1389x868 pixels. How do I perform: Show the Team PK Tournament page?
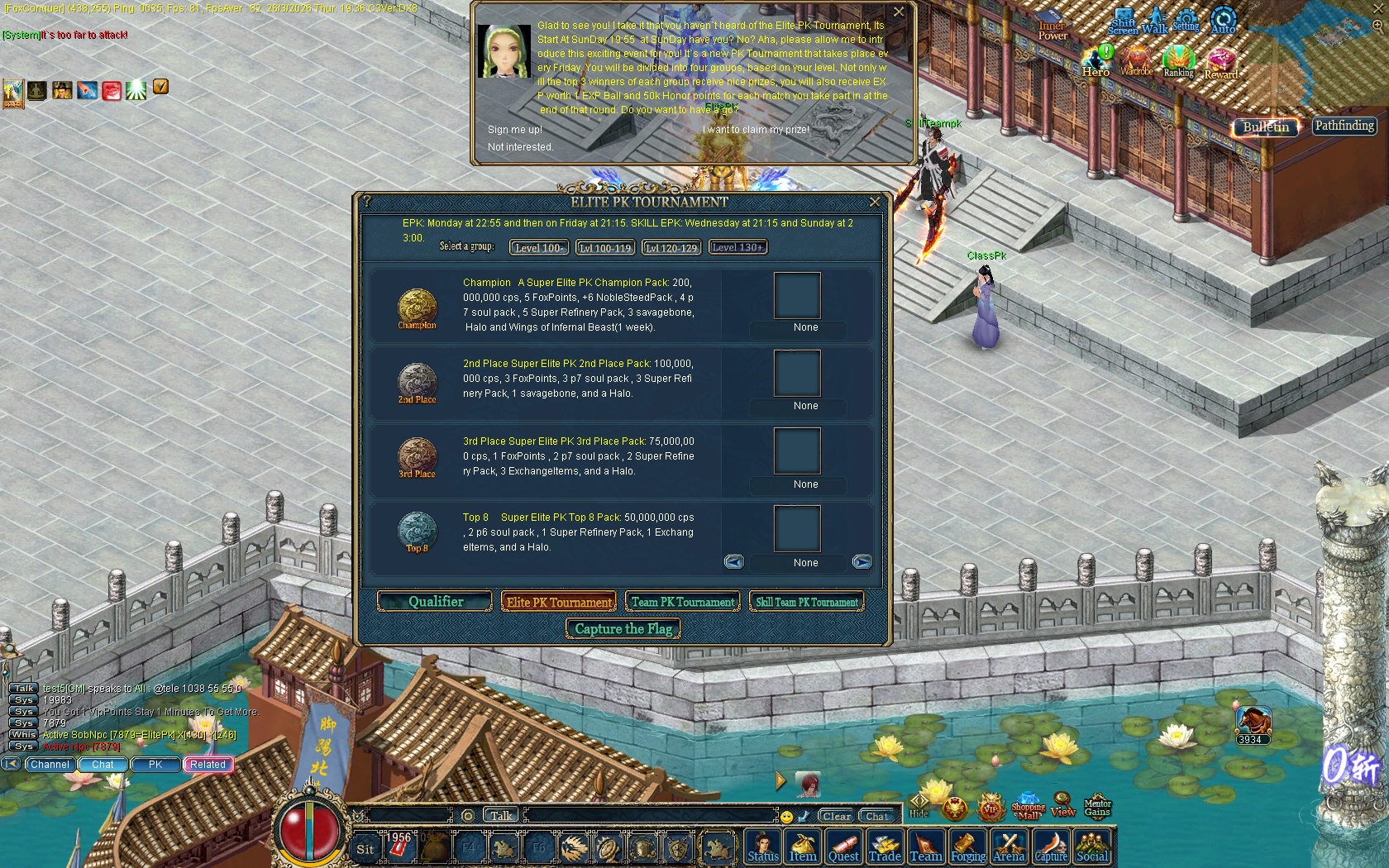coord(683,603)
